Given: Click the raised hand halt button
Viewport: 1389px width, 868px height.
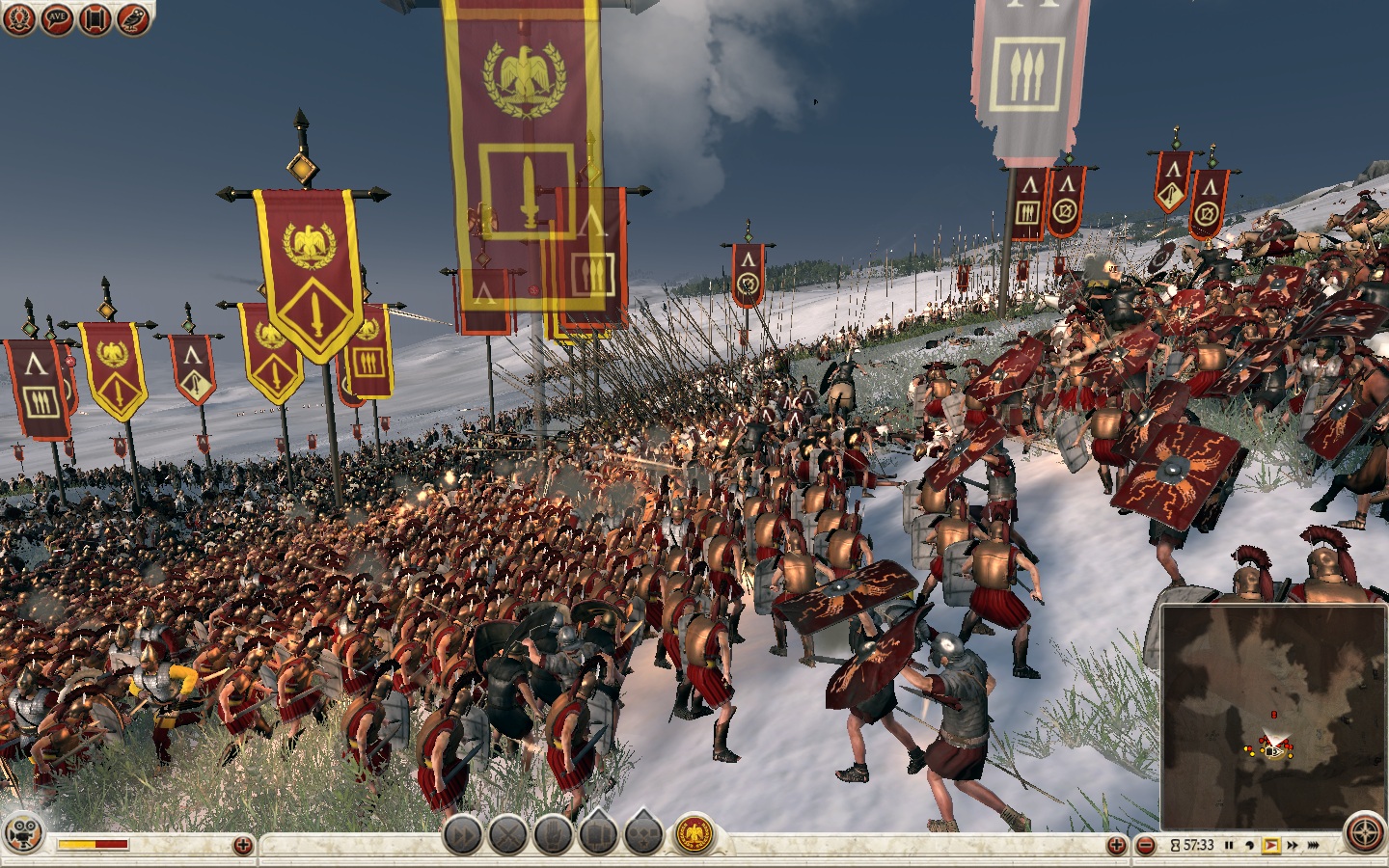Looking at the screenshot, I should point(554,835).
